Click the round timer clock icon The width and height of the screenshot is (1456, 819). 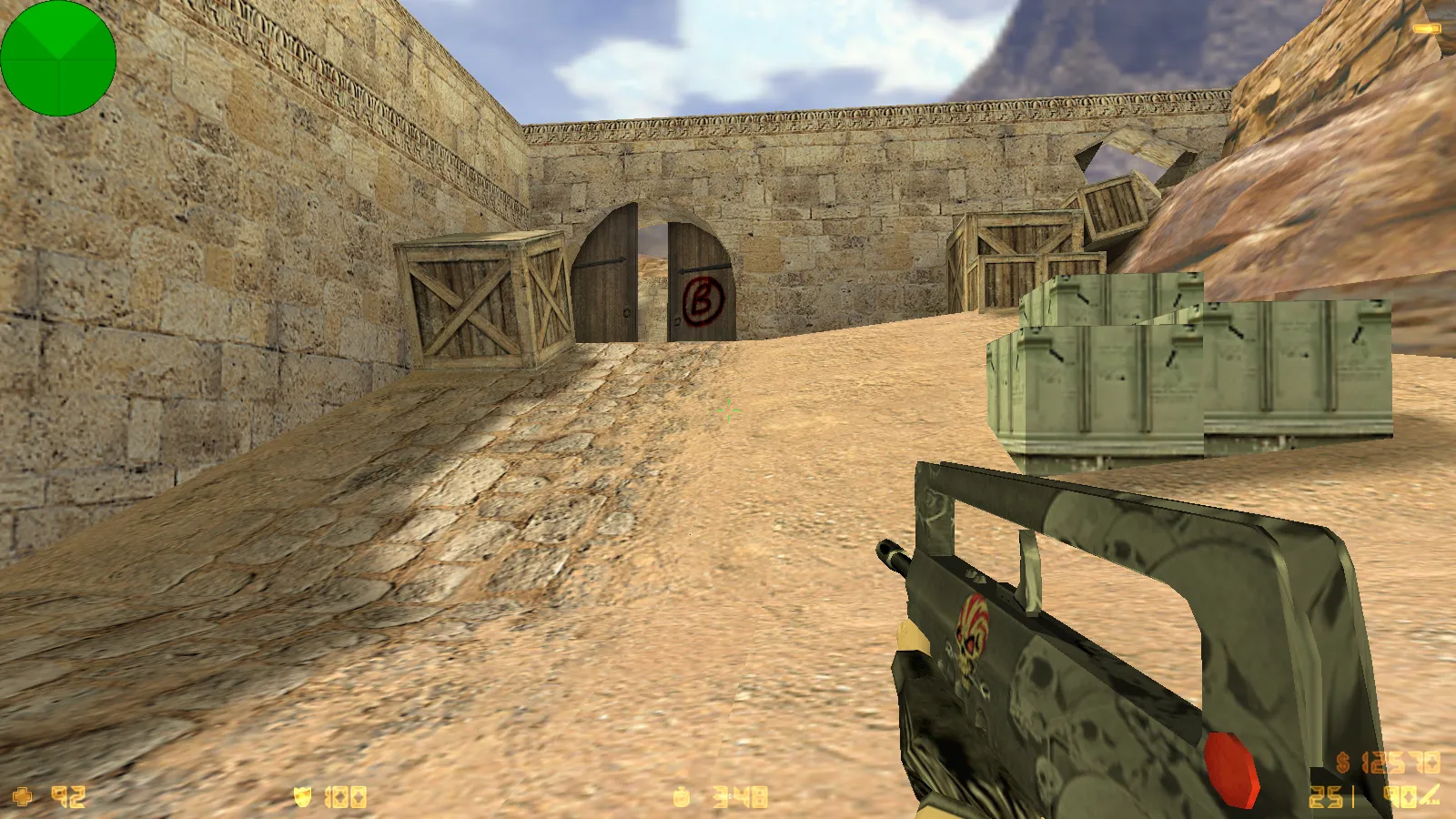click(x=682, y=798)
